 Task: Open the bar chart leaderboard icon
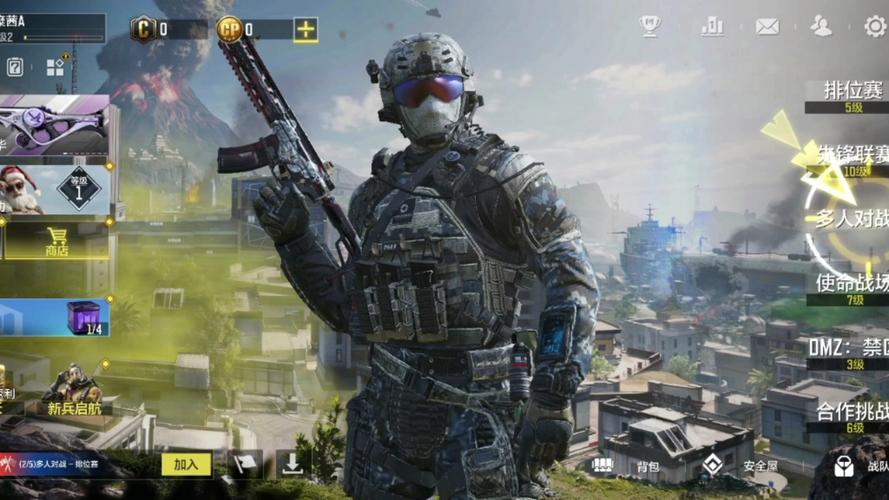coord(712,27)
